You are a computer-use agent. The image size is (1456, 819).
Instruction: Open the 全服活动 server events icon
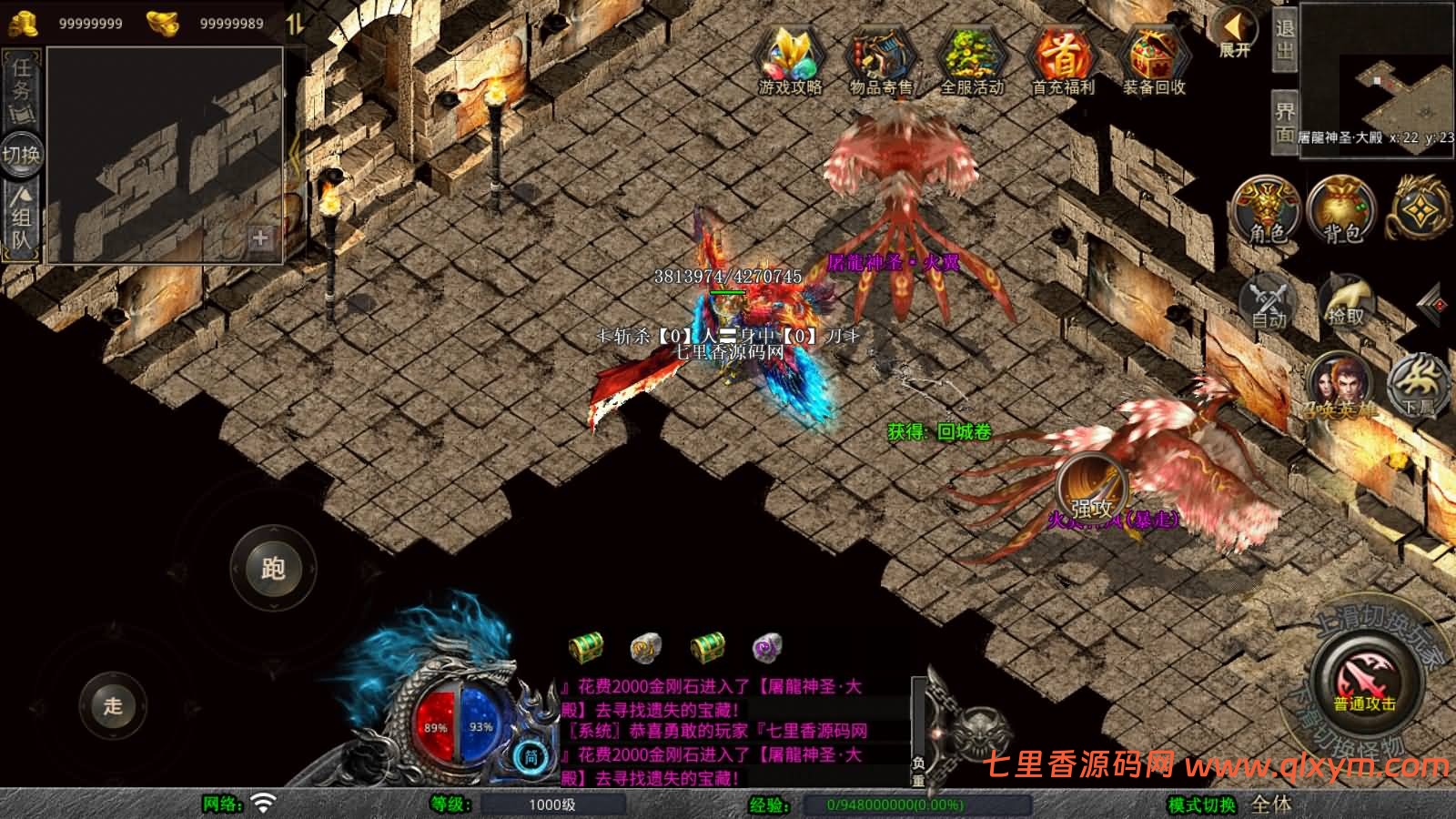(972, 59)
